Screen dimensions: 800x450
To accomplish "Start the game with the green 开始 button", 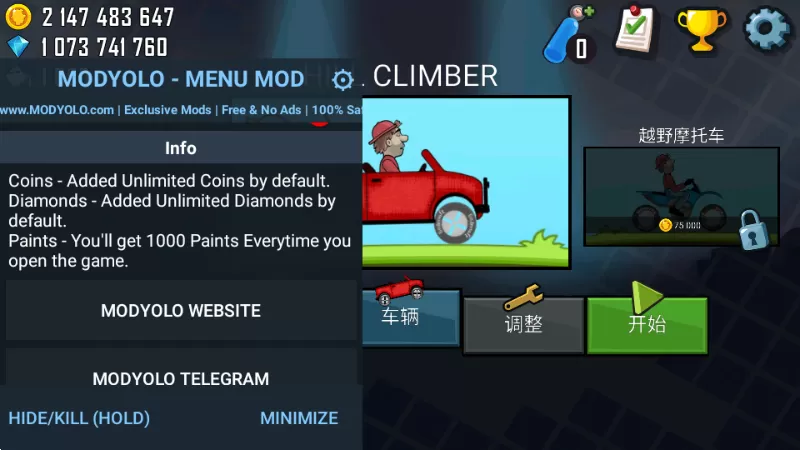I will tap(646, 324).
